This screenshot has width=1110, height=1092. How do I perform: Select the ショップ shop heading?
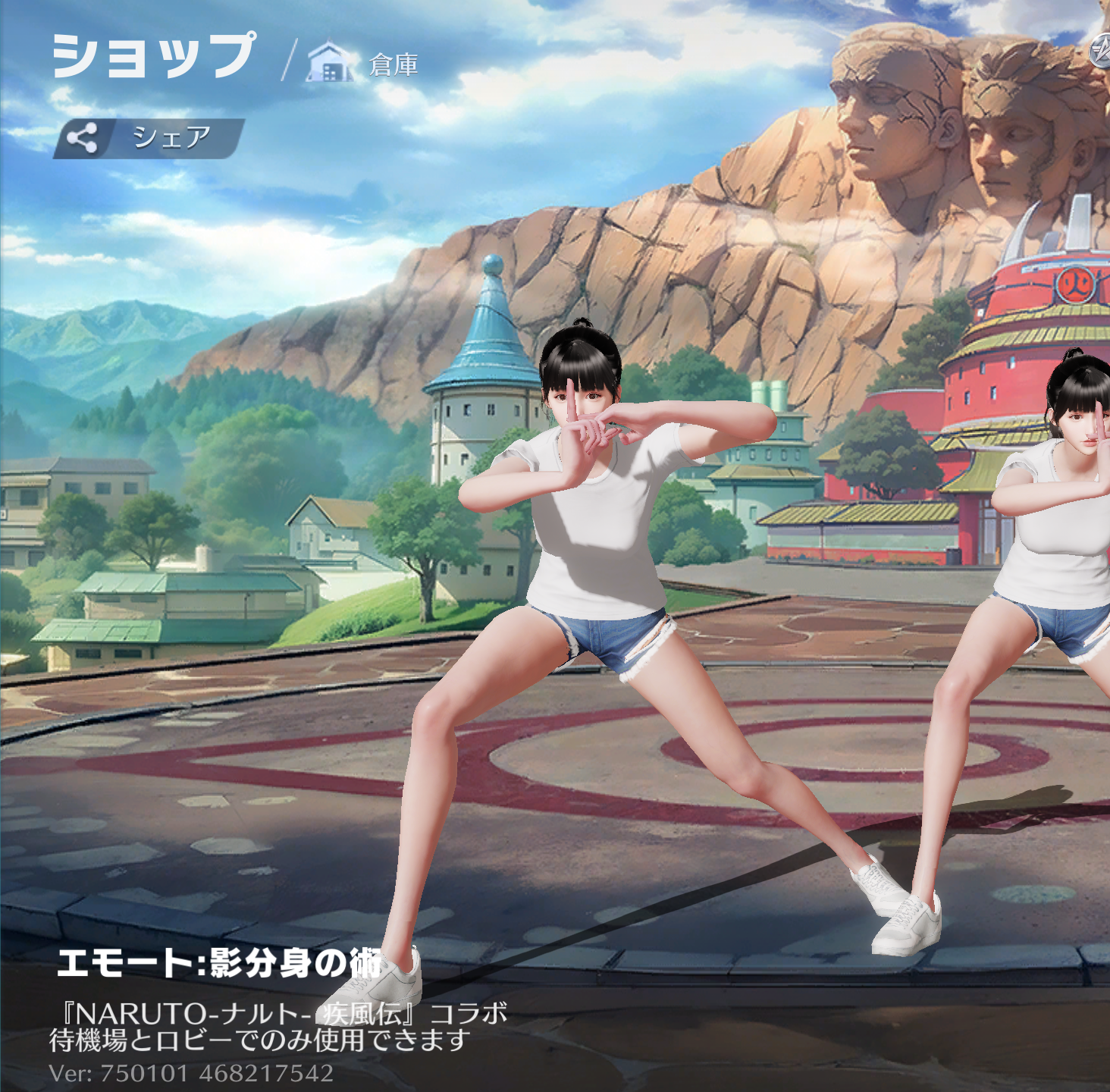coord(154,56)
